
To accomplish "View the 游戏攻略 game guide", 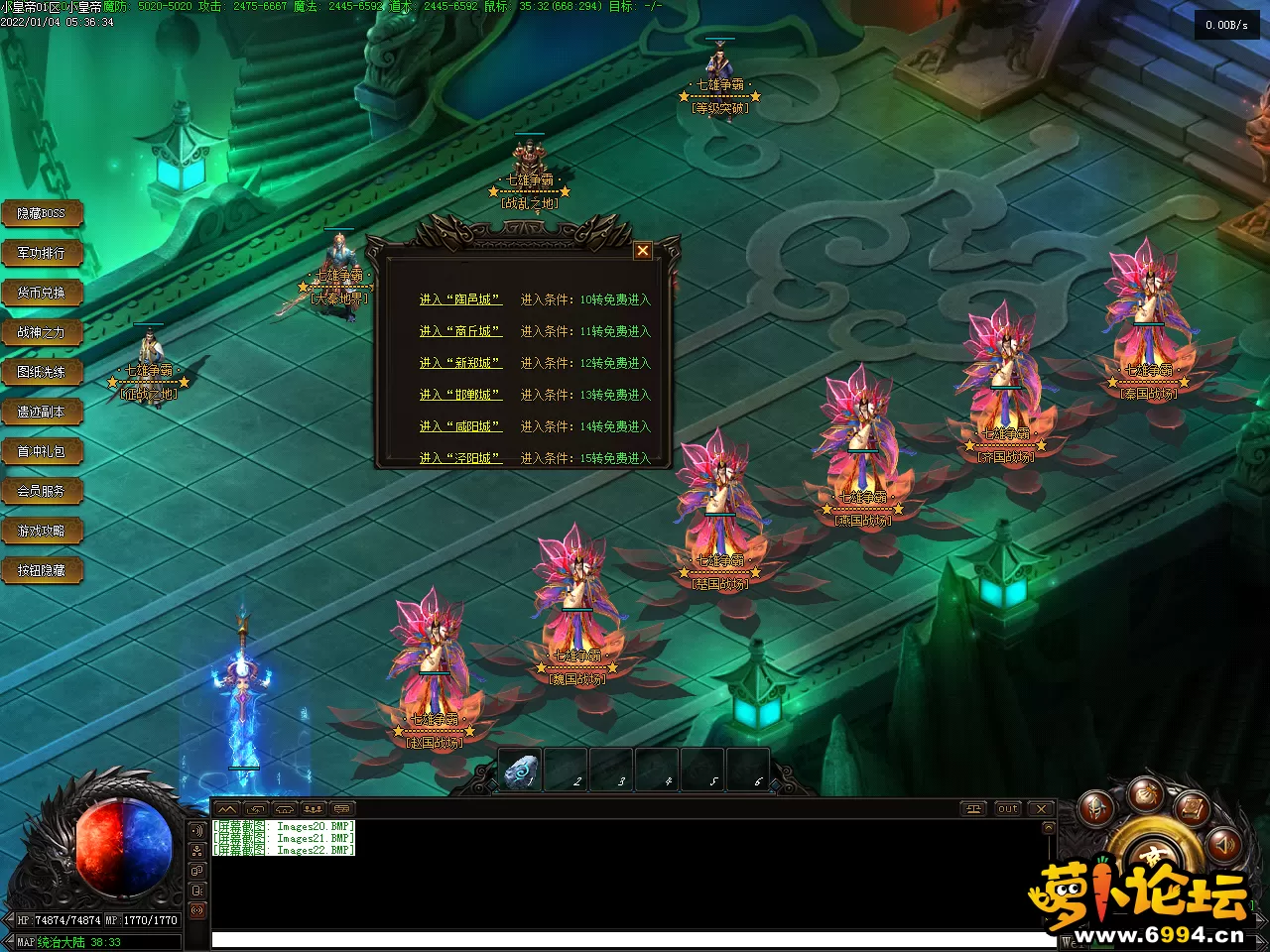I will 42,531.
